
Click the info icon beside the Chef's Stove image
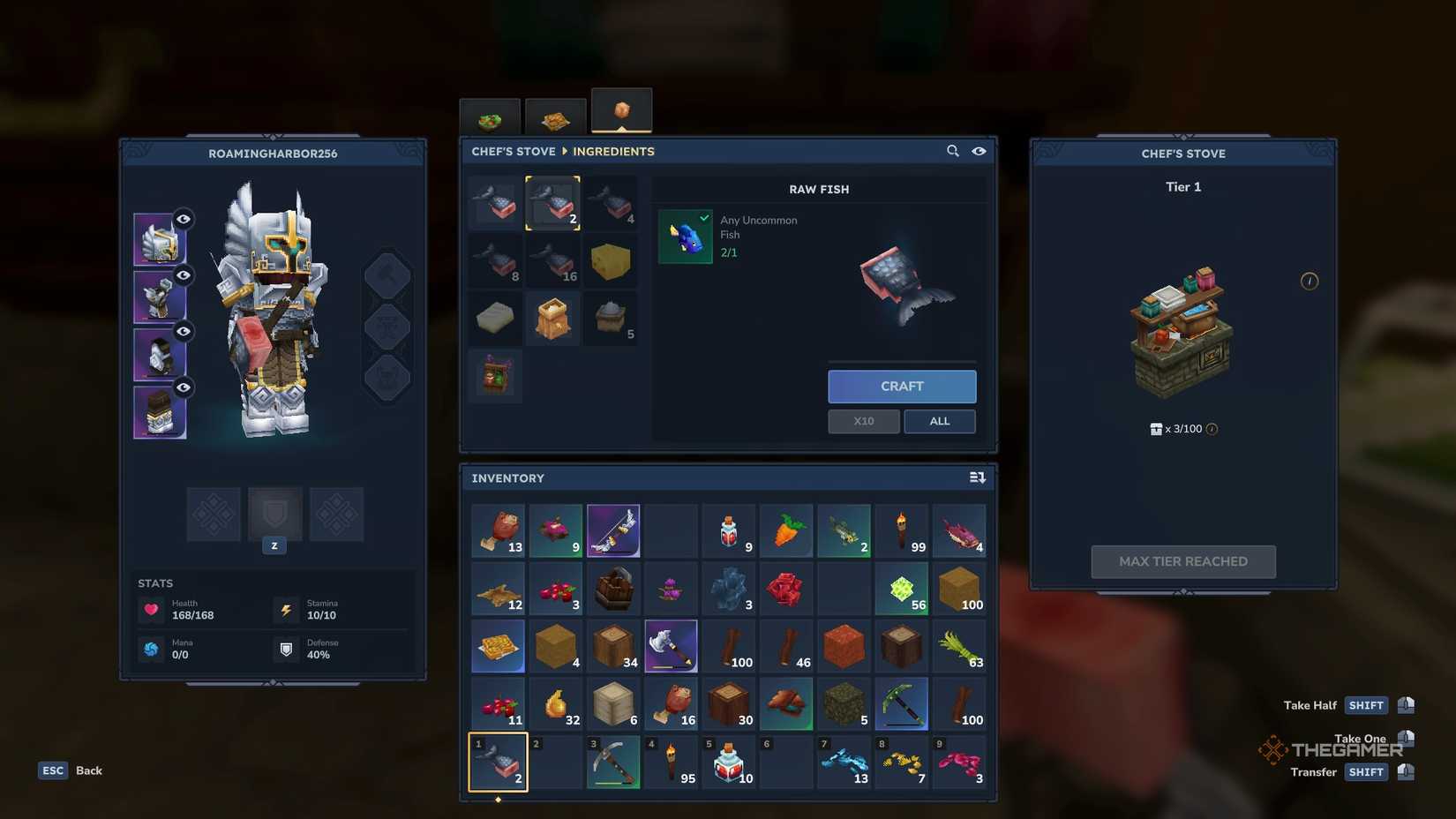[x=1310, y=281]
